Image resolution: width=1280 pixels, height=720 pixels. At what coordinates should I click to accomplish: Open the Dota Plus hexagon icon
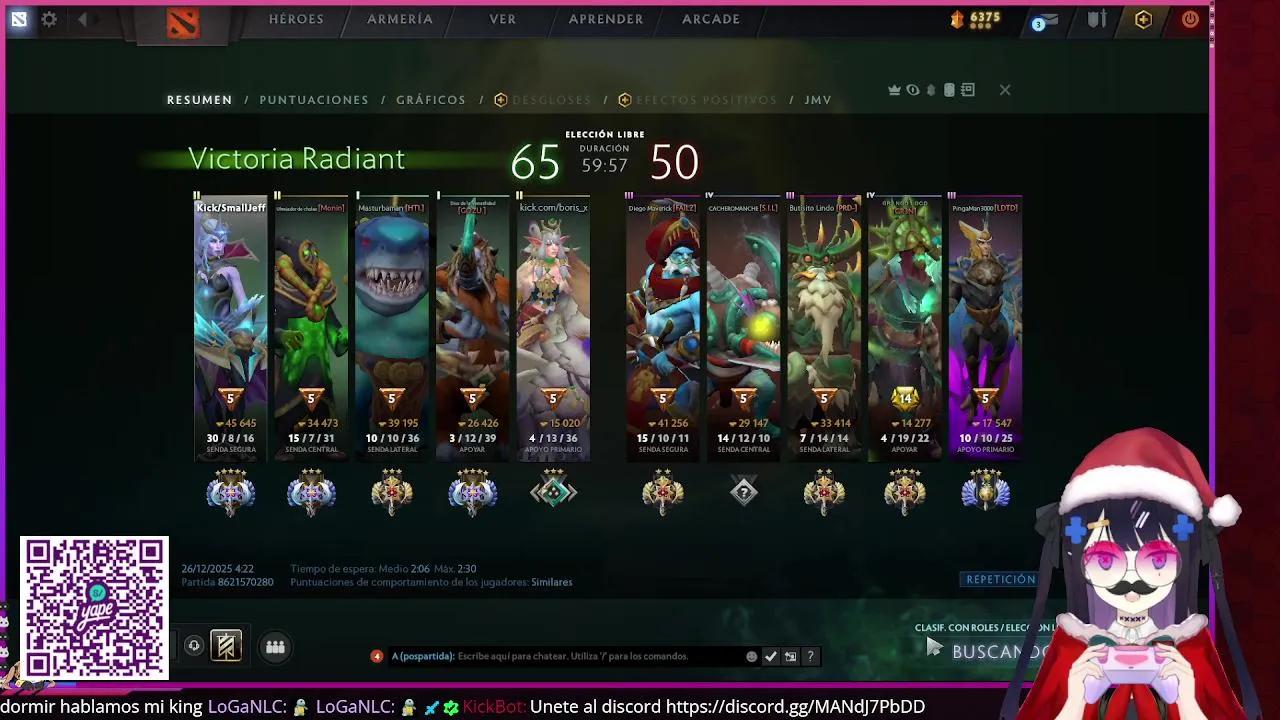pyautogui.click(x=1142, y=19)
